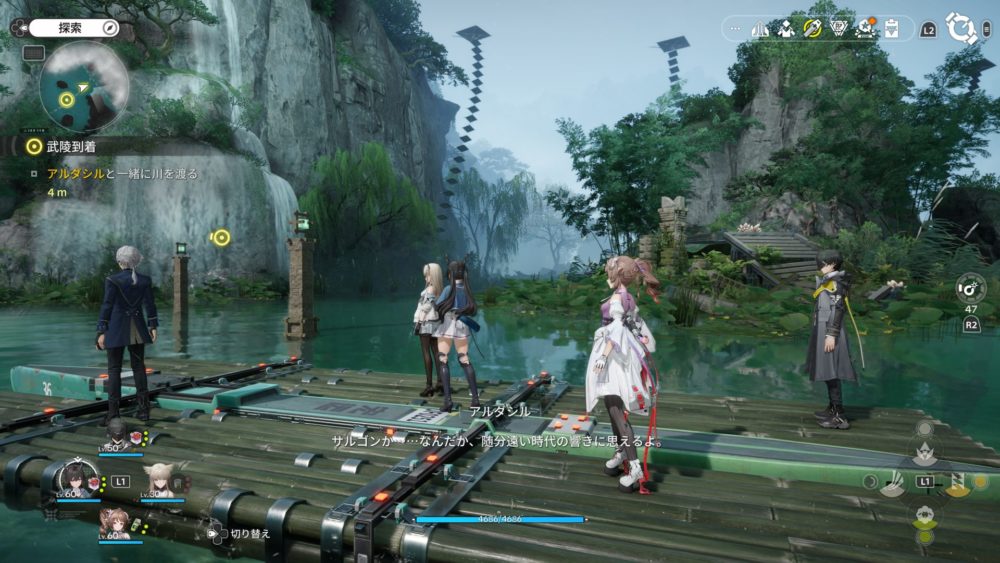Open the figure-with-diamond icon in top bar
This screenshot has height=563, width=1000.
pos(786,28)
